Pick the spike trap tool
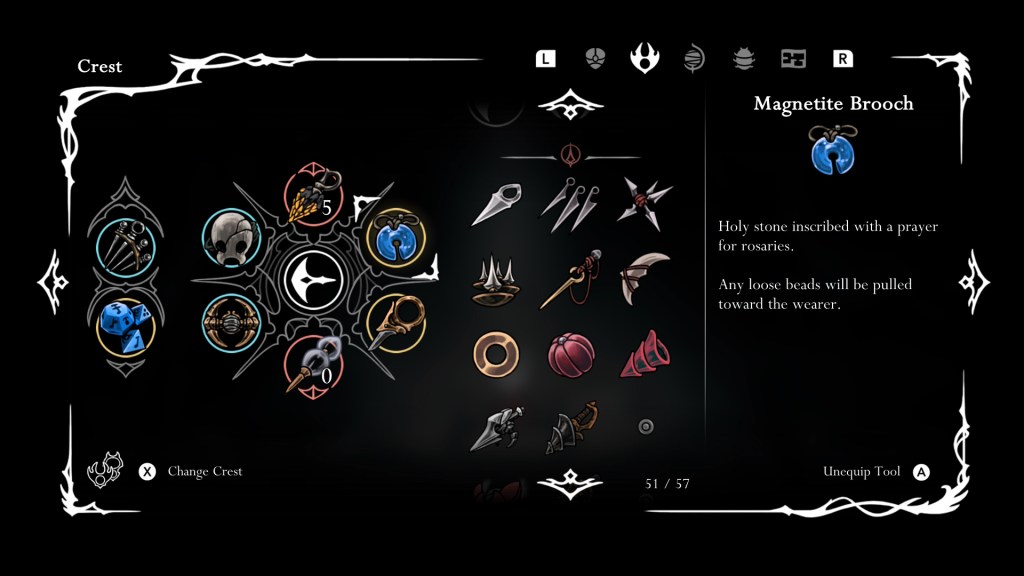The width and height of the screenshot is (1024, 576). coord(496,281)
